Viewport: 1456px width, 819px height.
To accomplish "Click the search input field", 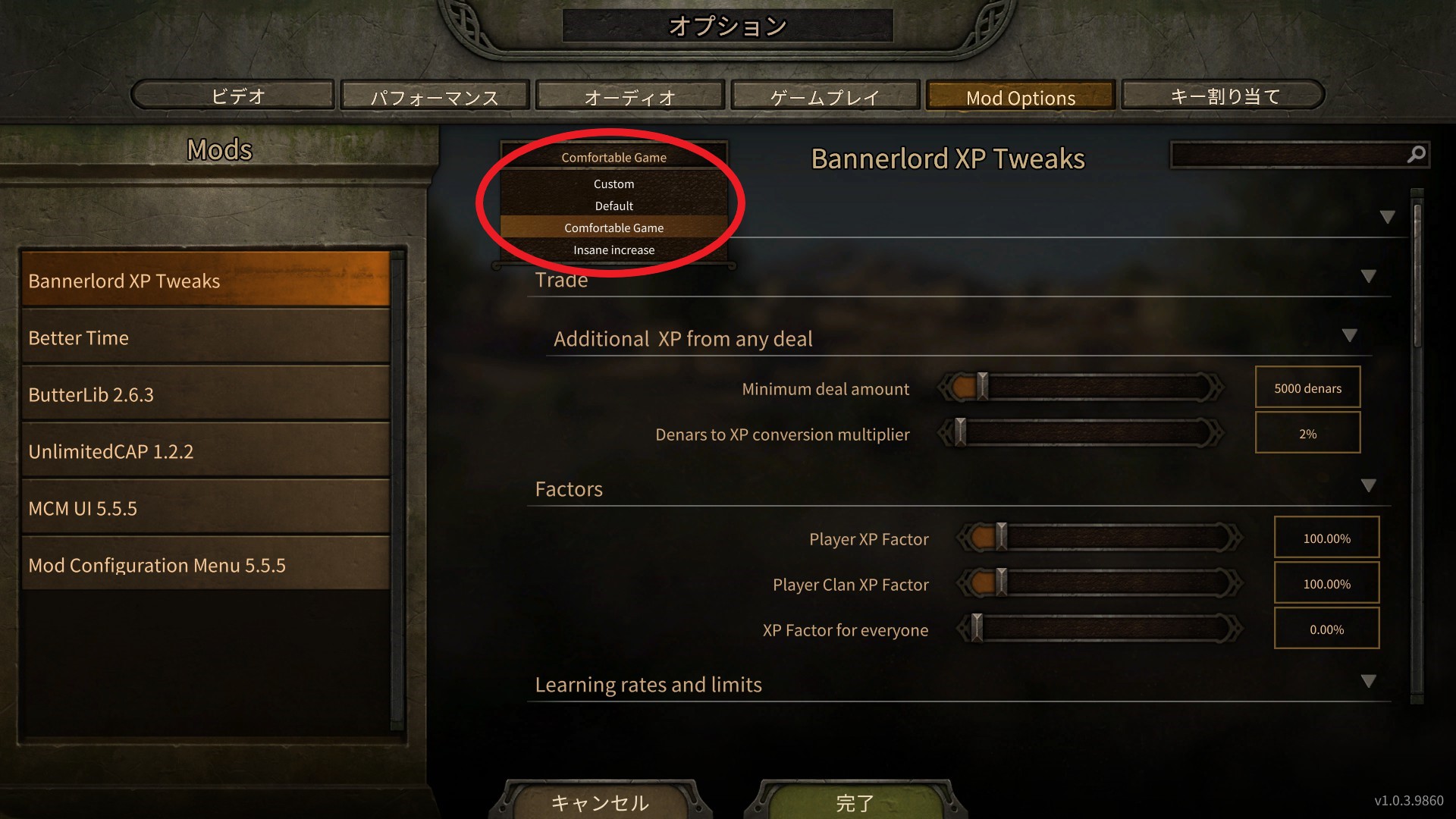I will [1289, 154].
